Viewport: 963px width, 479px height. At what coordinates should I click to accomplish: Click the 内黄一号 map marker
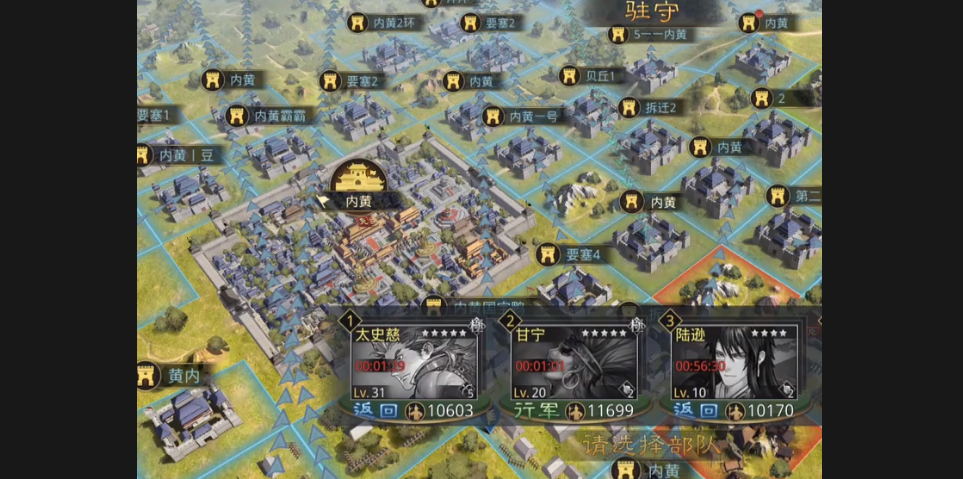tap(522, 116)
